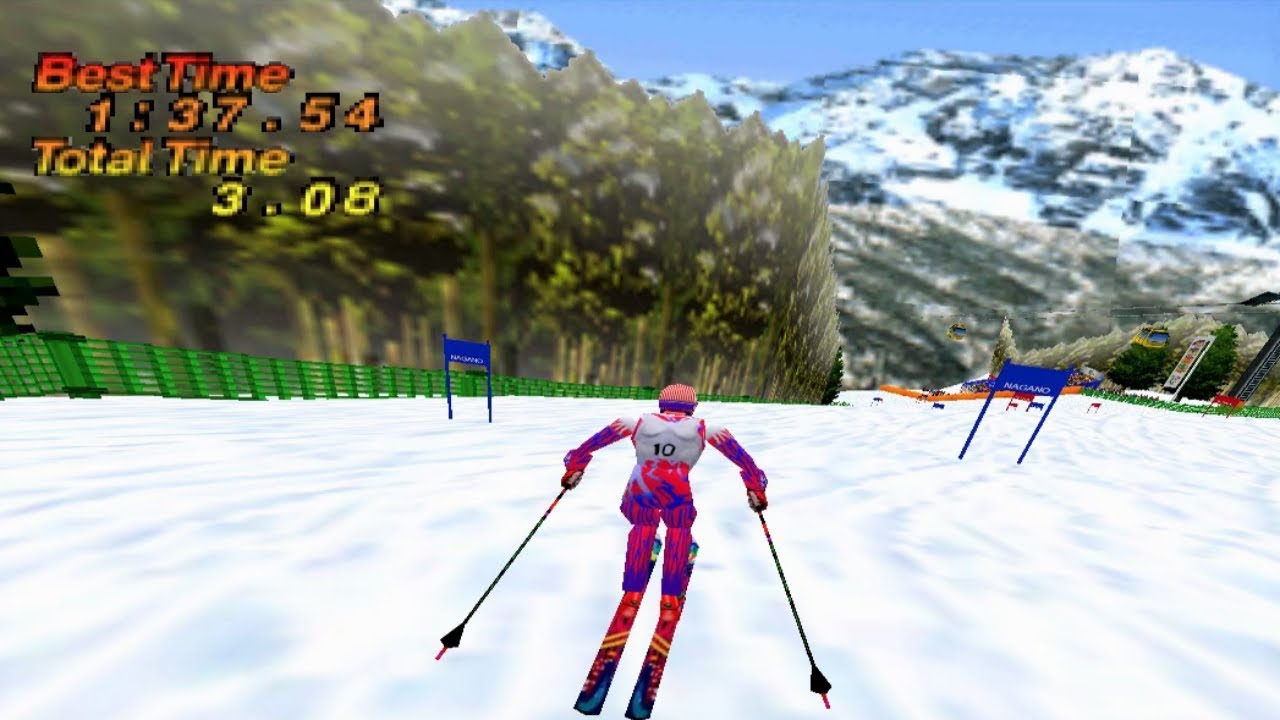
Task: Select the blue NAGANO gate banner on left
Action: (465, 355)
